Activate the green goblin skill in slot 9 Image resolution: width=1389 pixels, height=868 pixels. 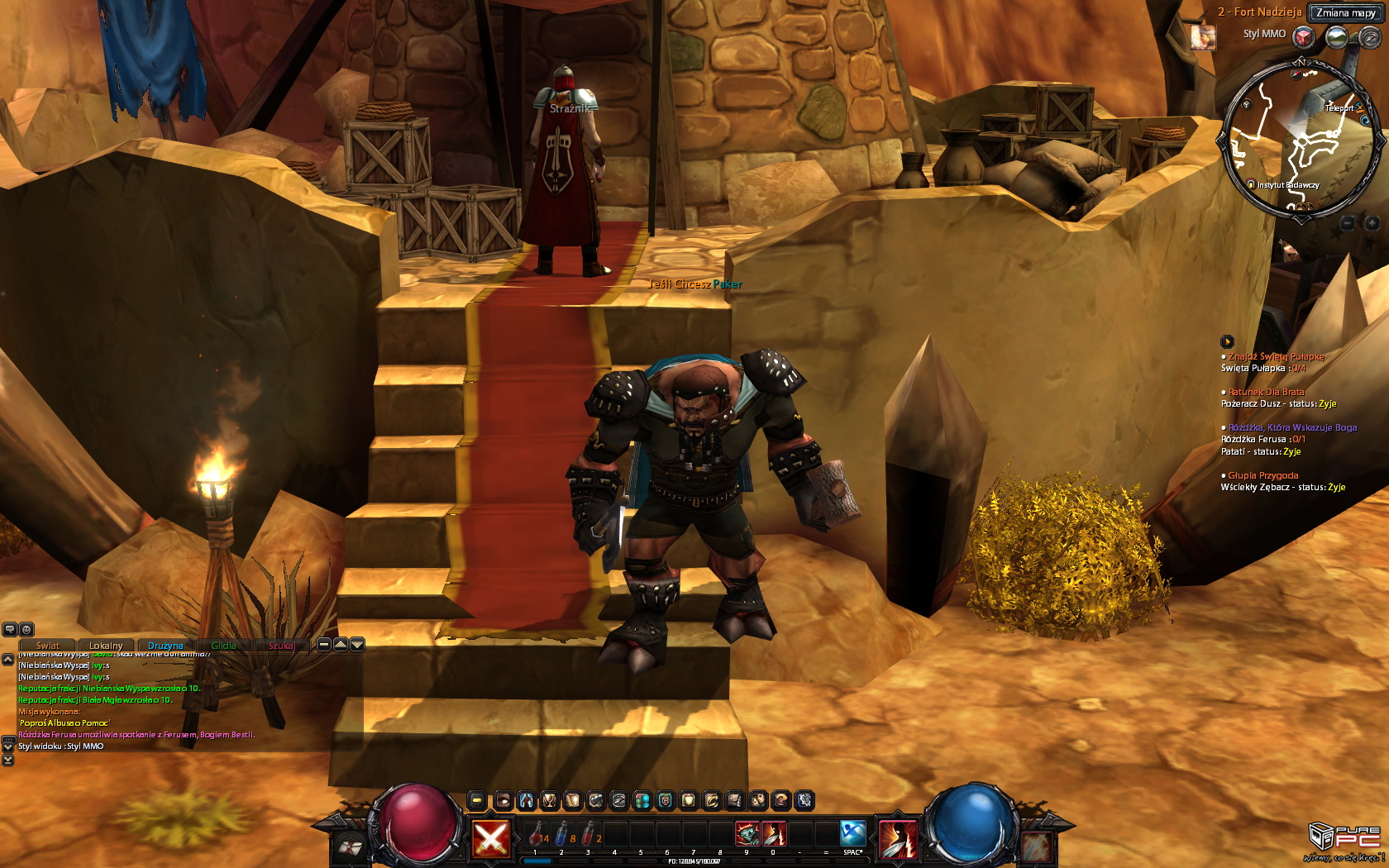point(747,833)
